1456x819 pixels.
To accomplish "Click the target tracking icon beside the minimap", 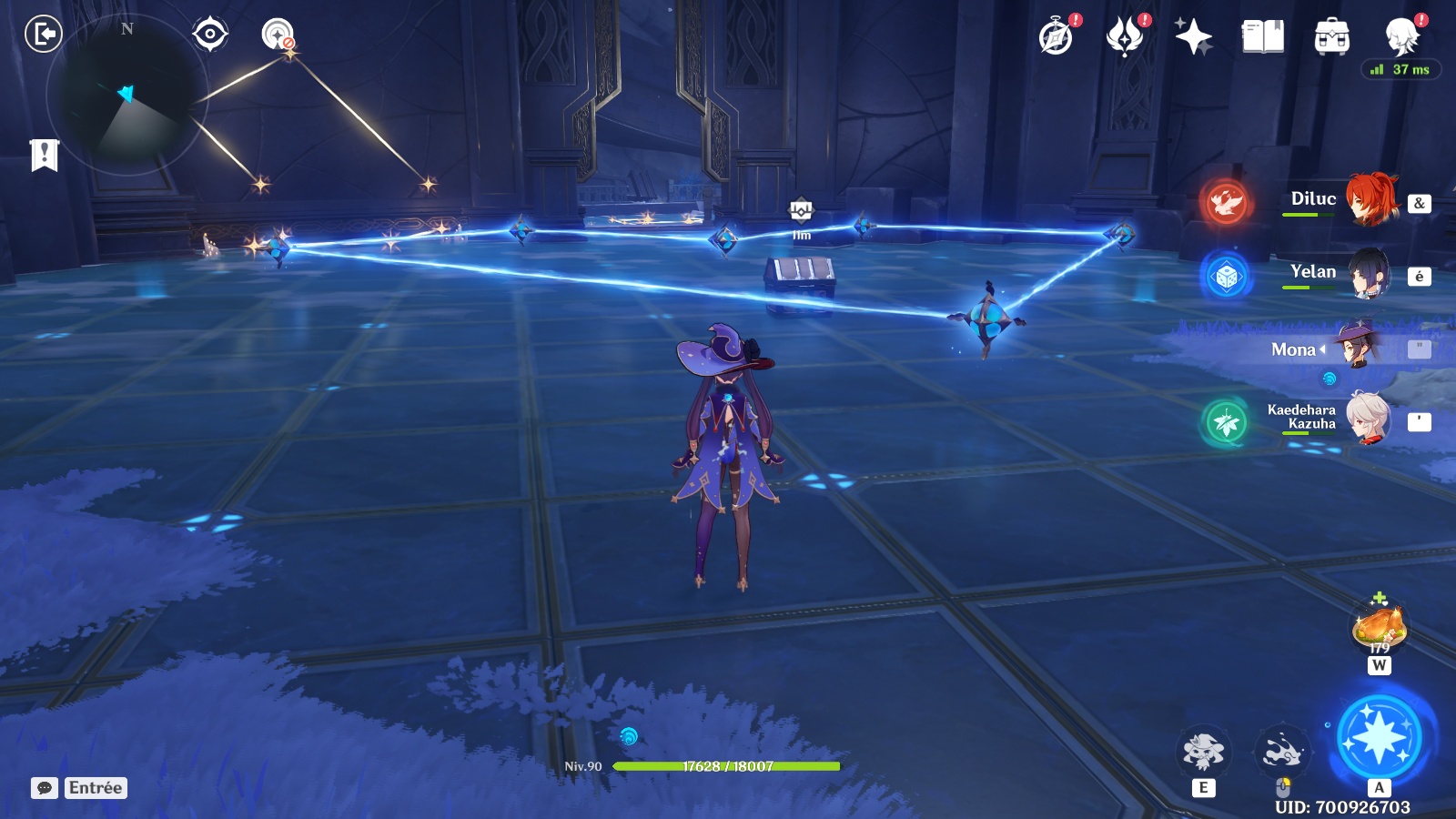I will (210, 35).
